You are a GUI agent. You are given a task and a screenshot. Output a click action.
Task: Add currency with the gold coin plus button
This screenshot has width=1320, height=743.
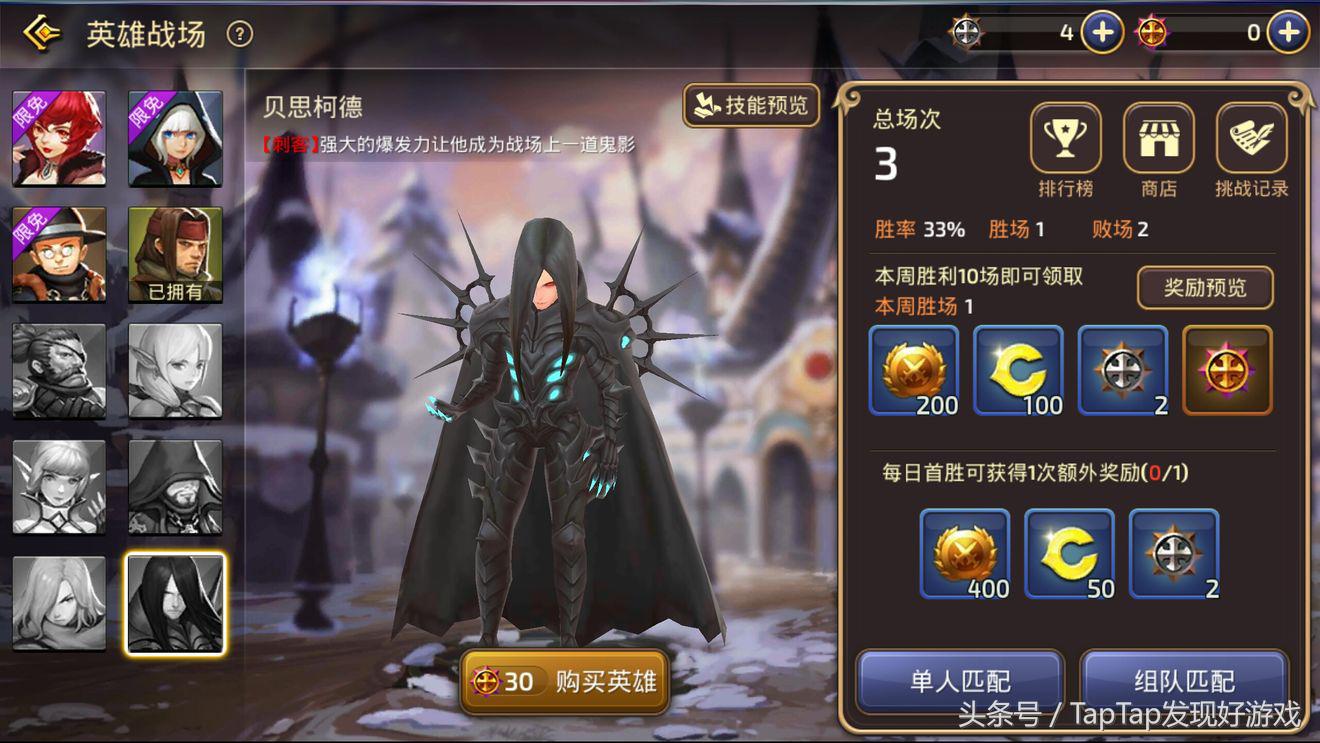pyautogui.click(x=1100, y=31)
